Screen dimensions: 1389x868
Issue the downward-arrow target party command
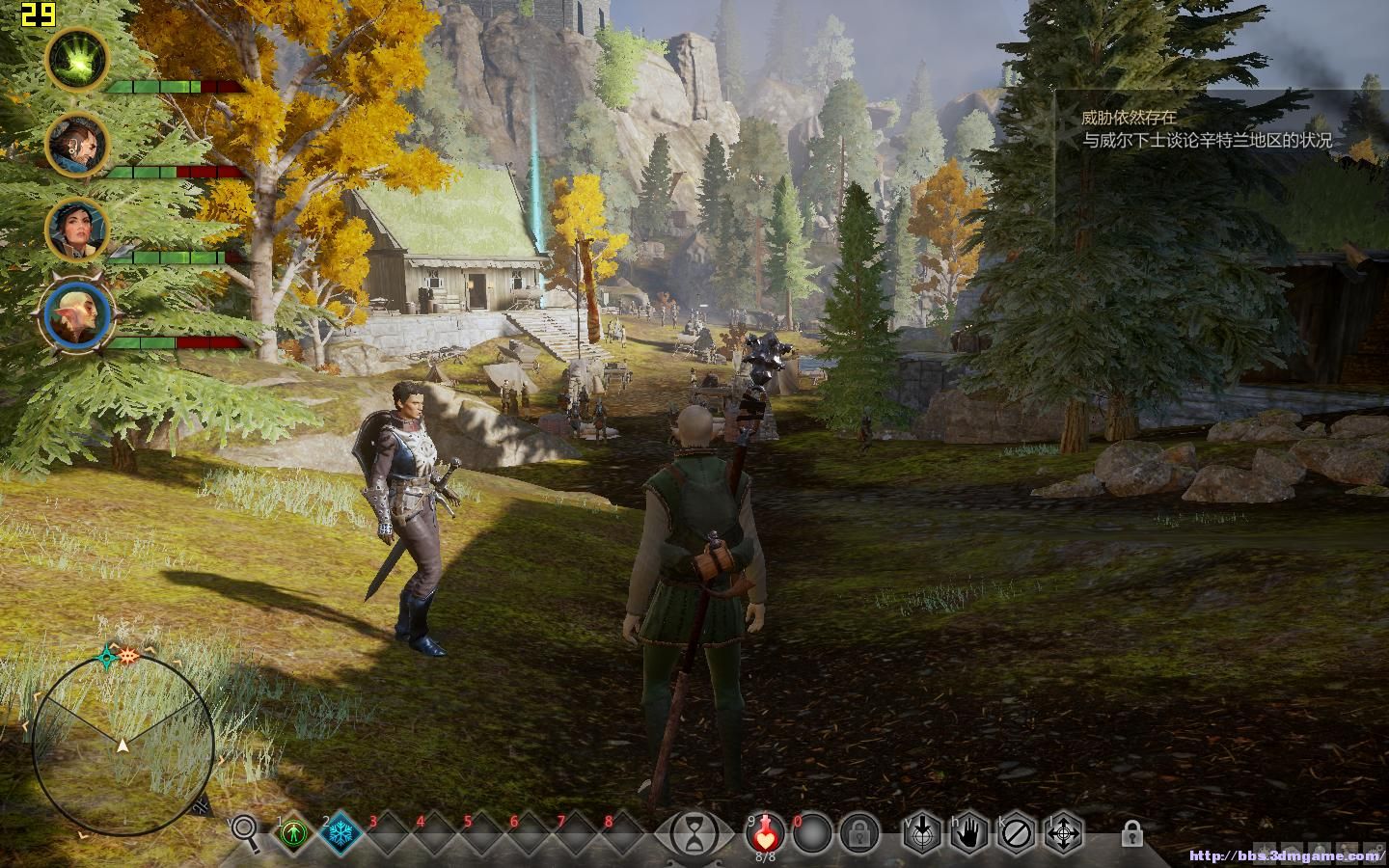point(921,832)
